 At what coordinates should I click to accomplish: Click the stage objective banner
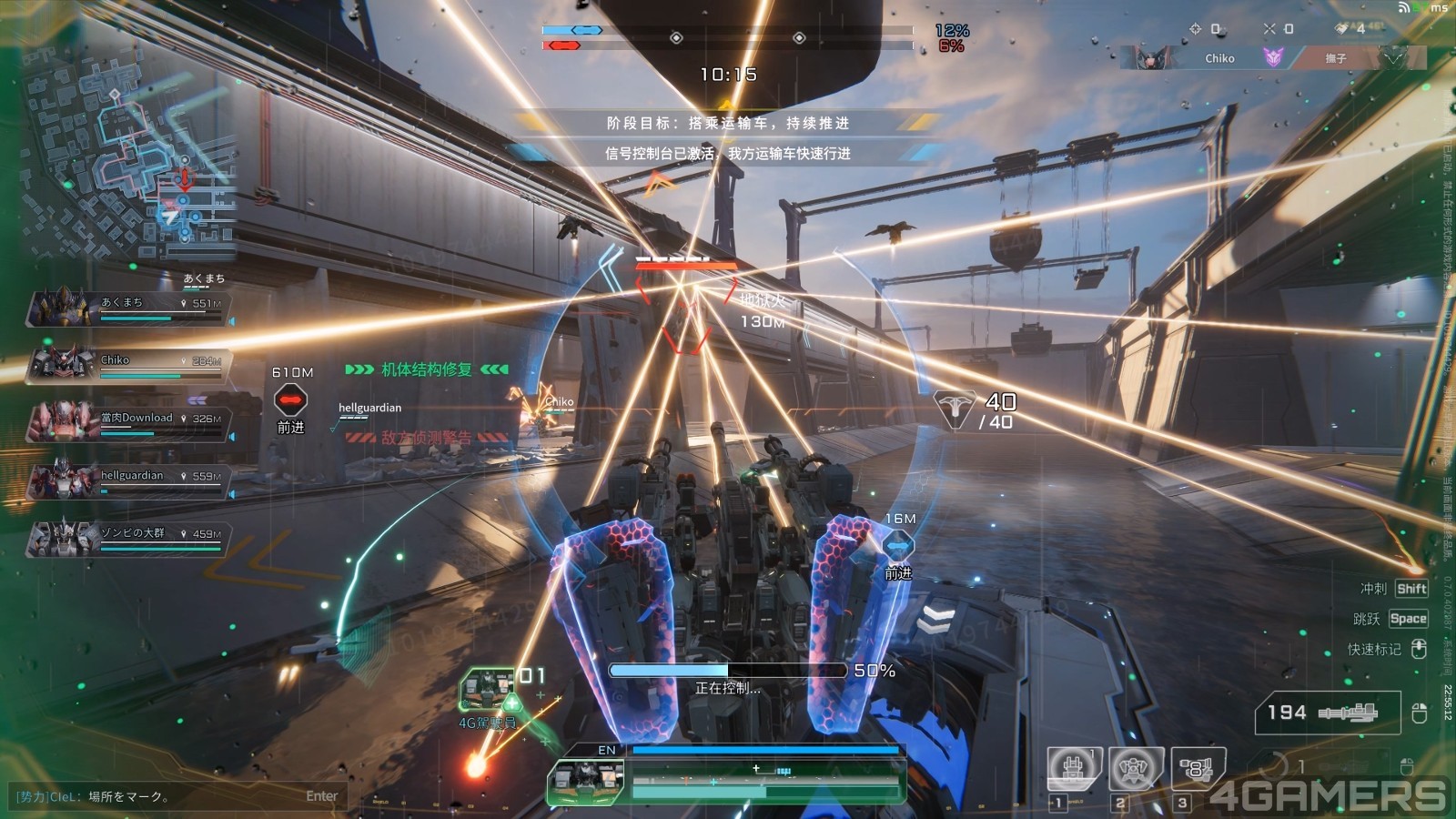pos(727,123)
